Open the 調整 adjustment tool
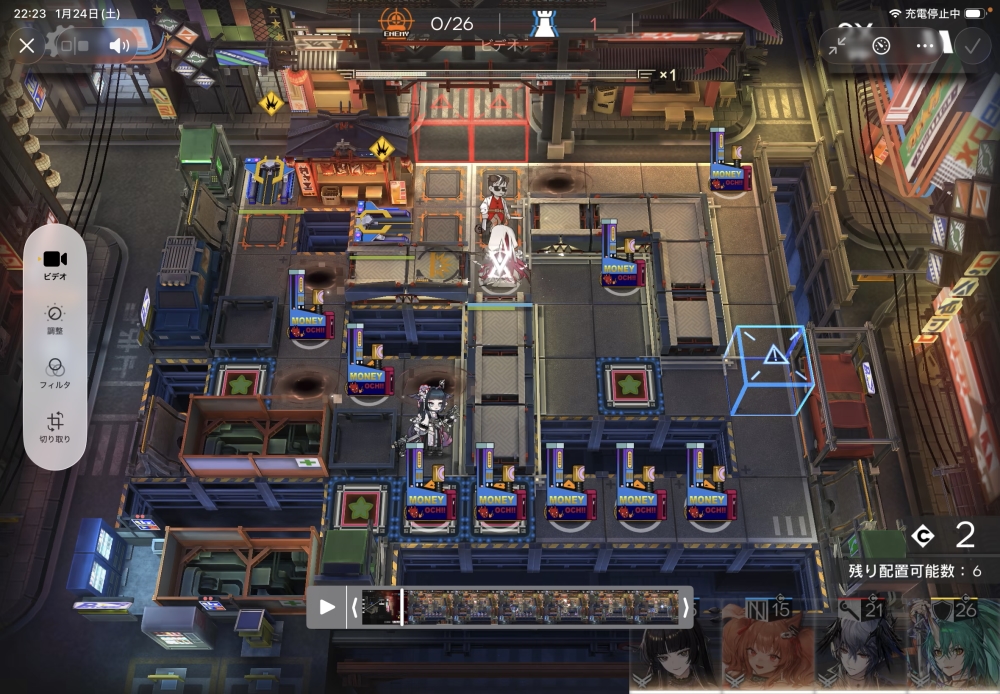Screen dimensions: 1000x694 55,319
